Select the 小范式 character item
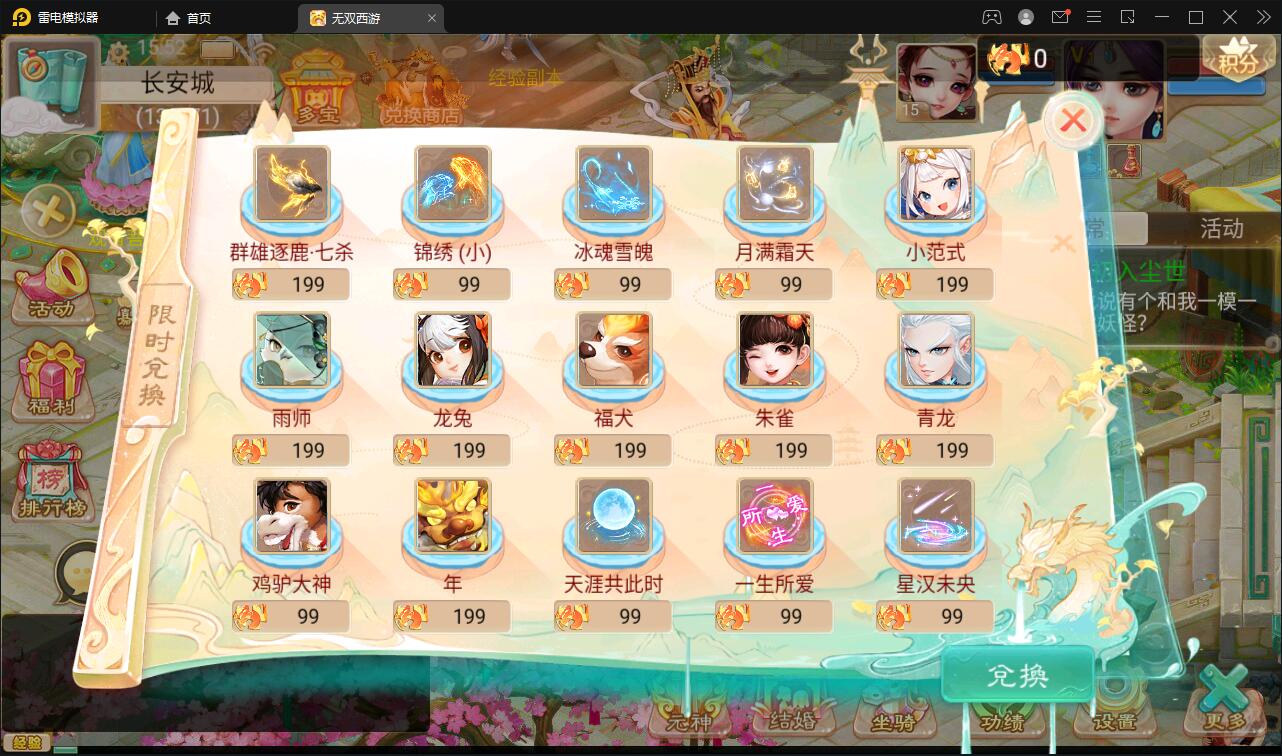Screen dimensions: 1282x756 tap(934, 185)
